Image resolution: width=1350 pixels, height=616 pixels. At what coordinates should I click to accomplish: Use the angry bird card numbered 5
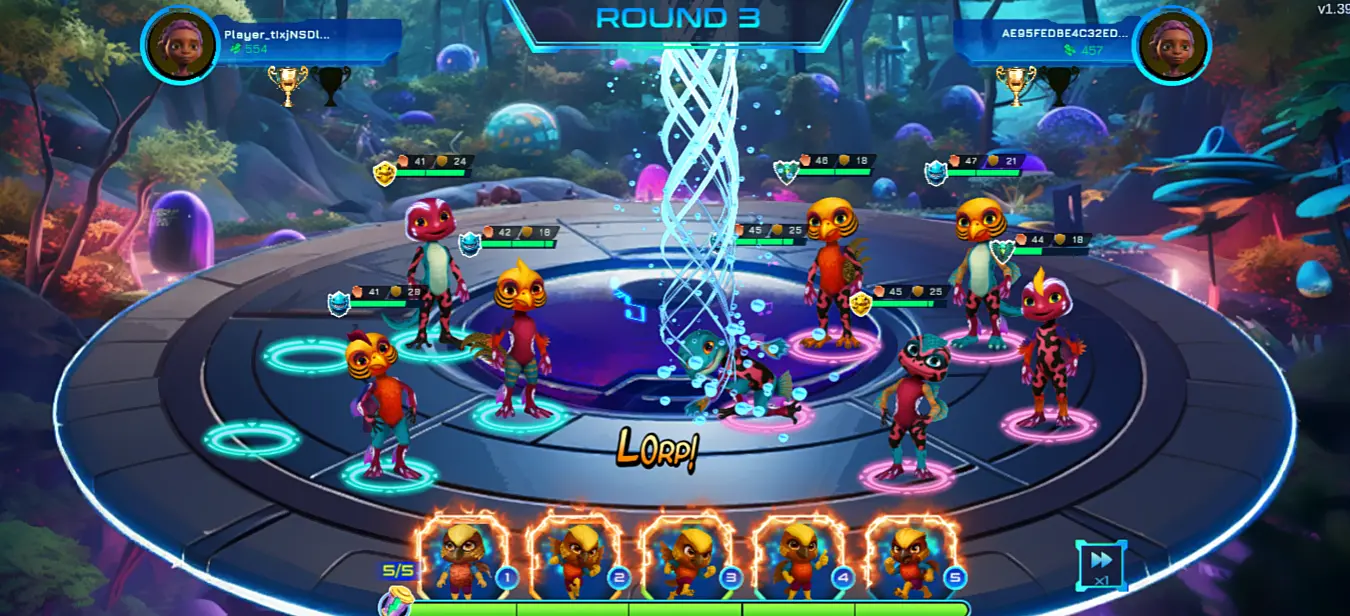click(912, 558)
